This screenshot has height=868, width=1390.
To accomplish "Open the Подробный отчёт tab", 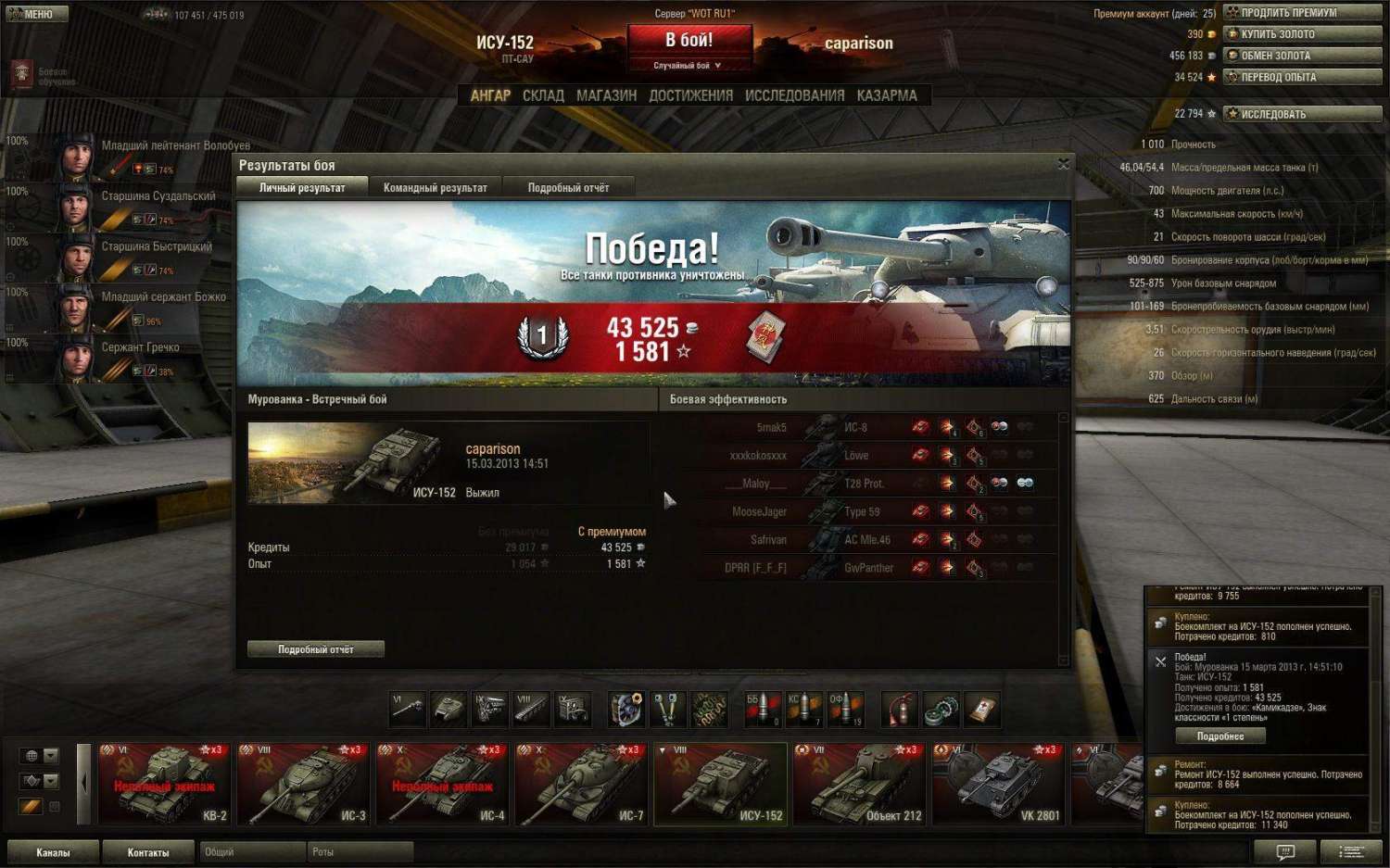I will coord(568,187).
